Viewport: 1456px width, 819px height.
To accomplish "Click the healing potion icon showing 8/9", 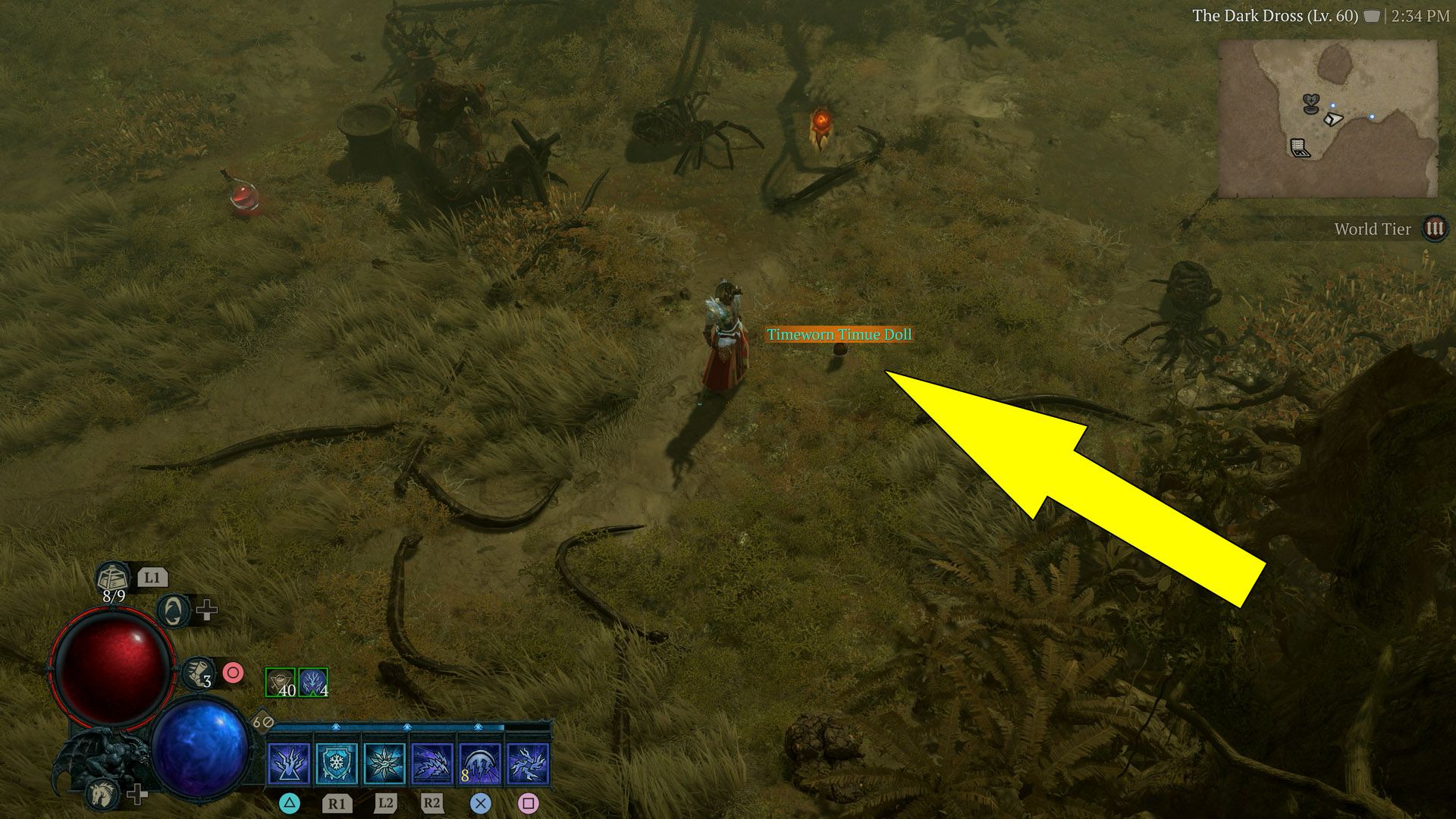I will click(111, 578).
